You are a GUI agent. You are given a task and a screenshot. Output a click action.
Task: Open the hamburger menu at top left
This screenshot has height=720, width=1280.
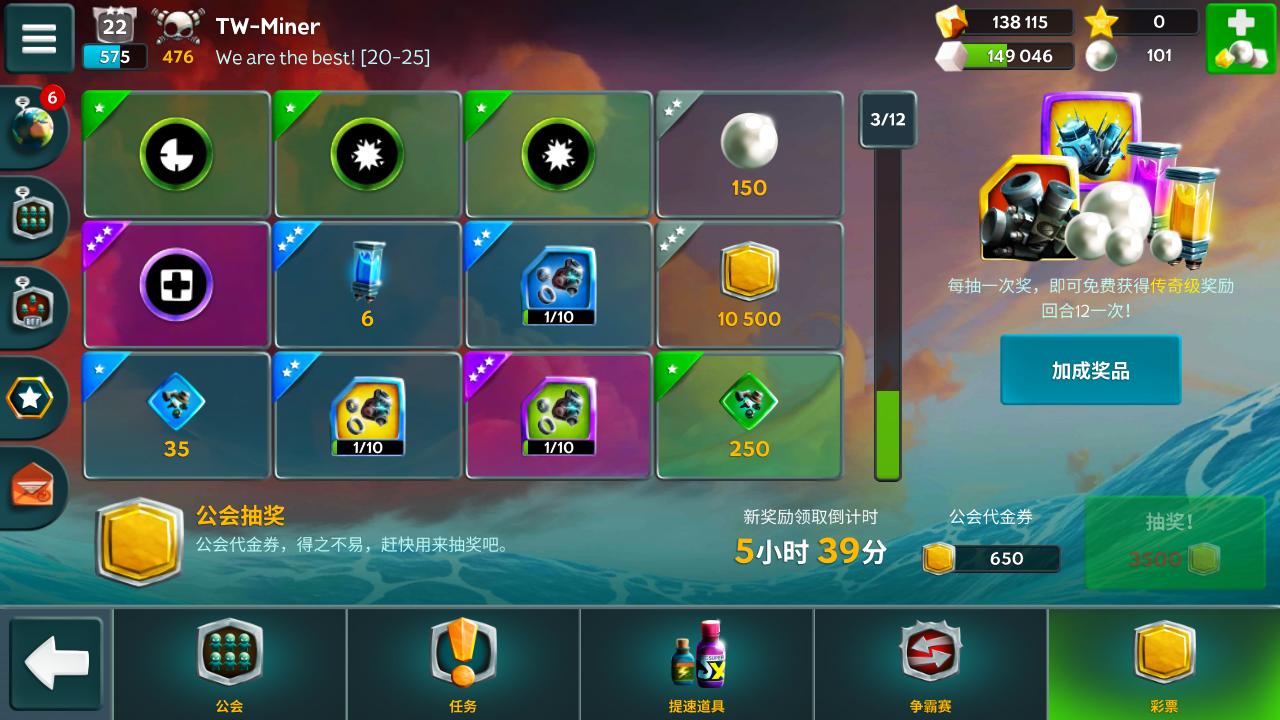click(x=38, y=38)
